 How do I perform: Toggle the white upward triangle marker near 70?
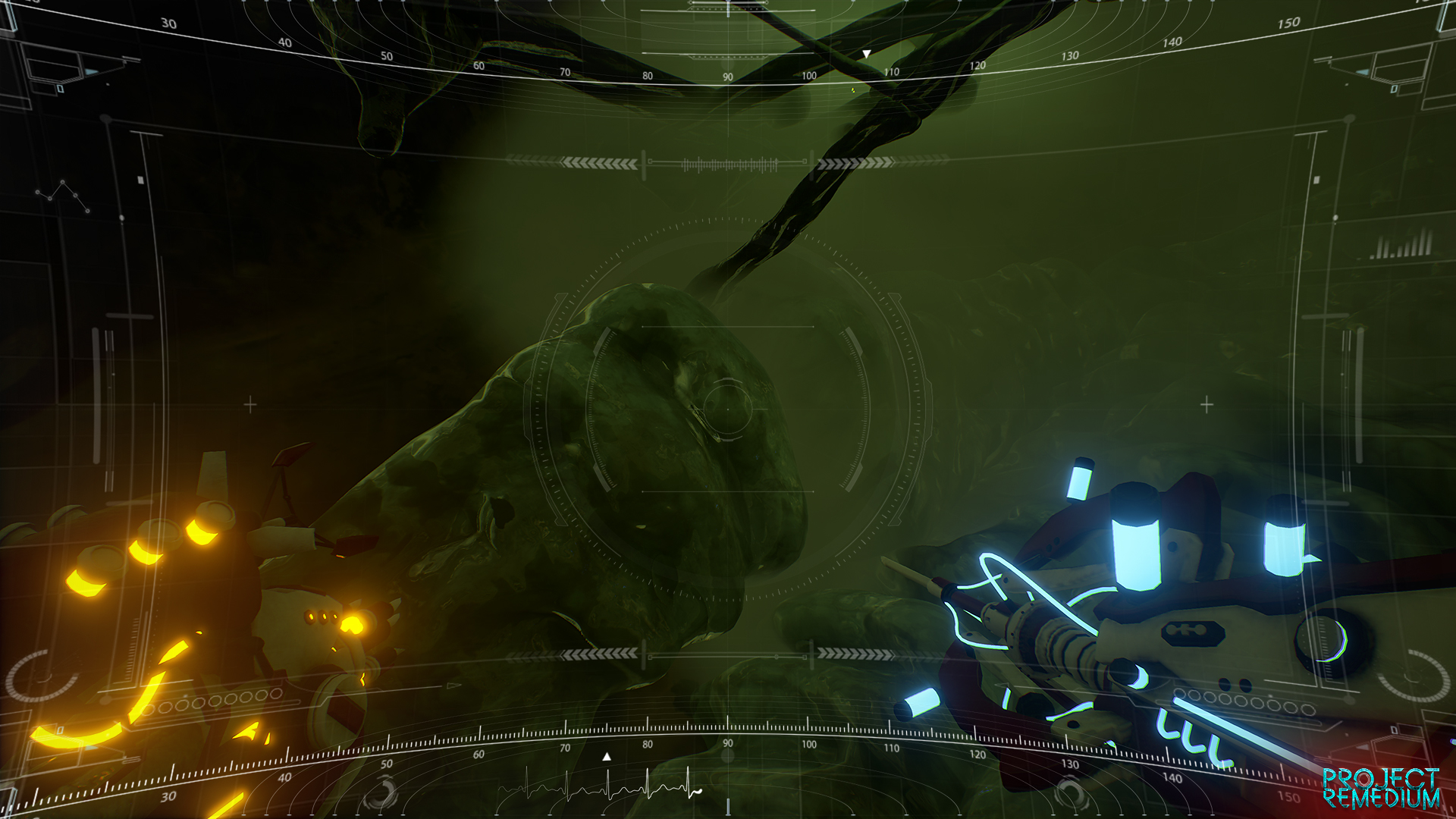[x=605, y=755]
